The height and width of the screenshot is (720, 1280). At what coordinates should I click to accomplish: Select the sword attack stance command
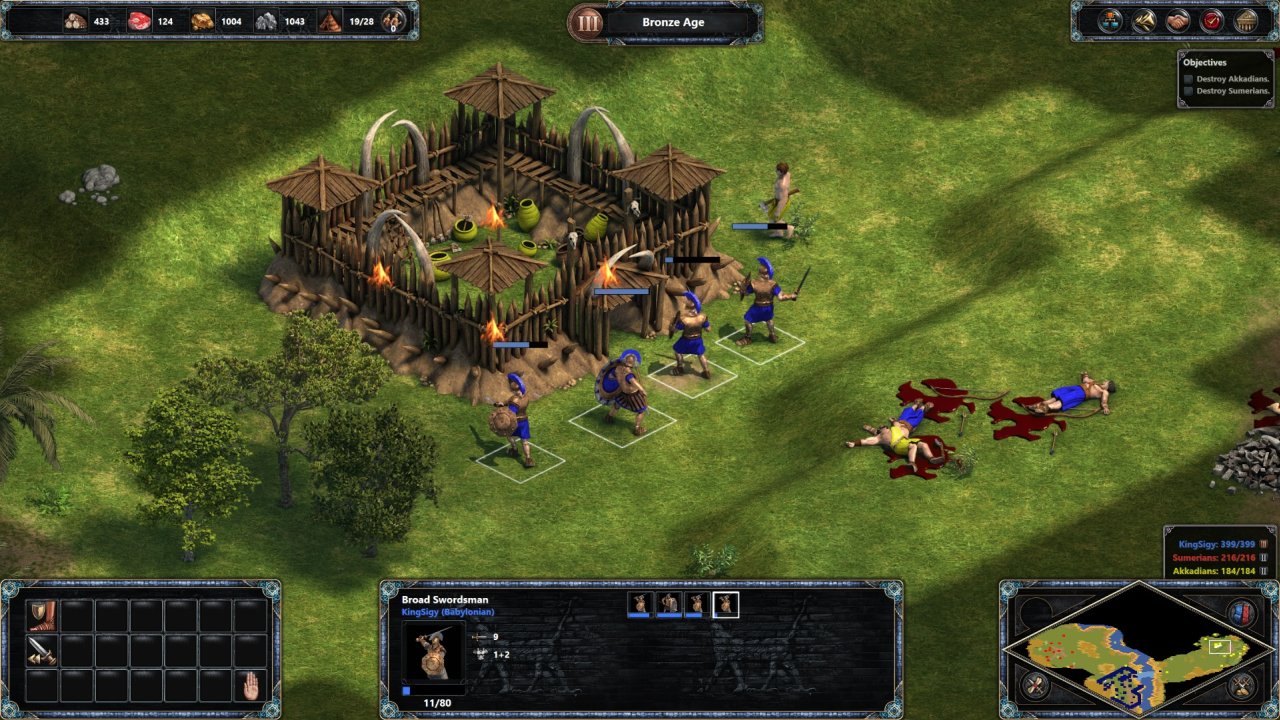[x=41, y=651]
